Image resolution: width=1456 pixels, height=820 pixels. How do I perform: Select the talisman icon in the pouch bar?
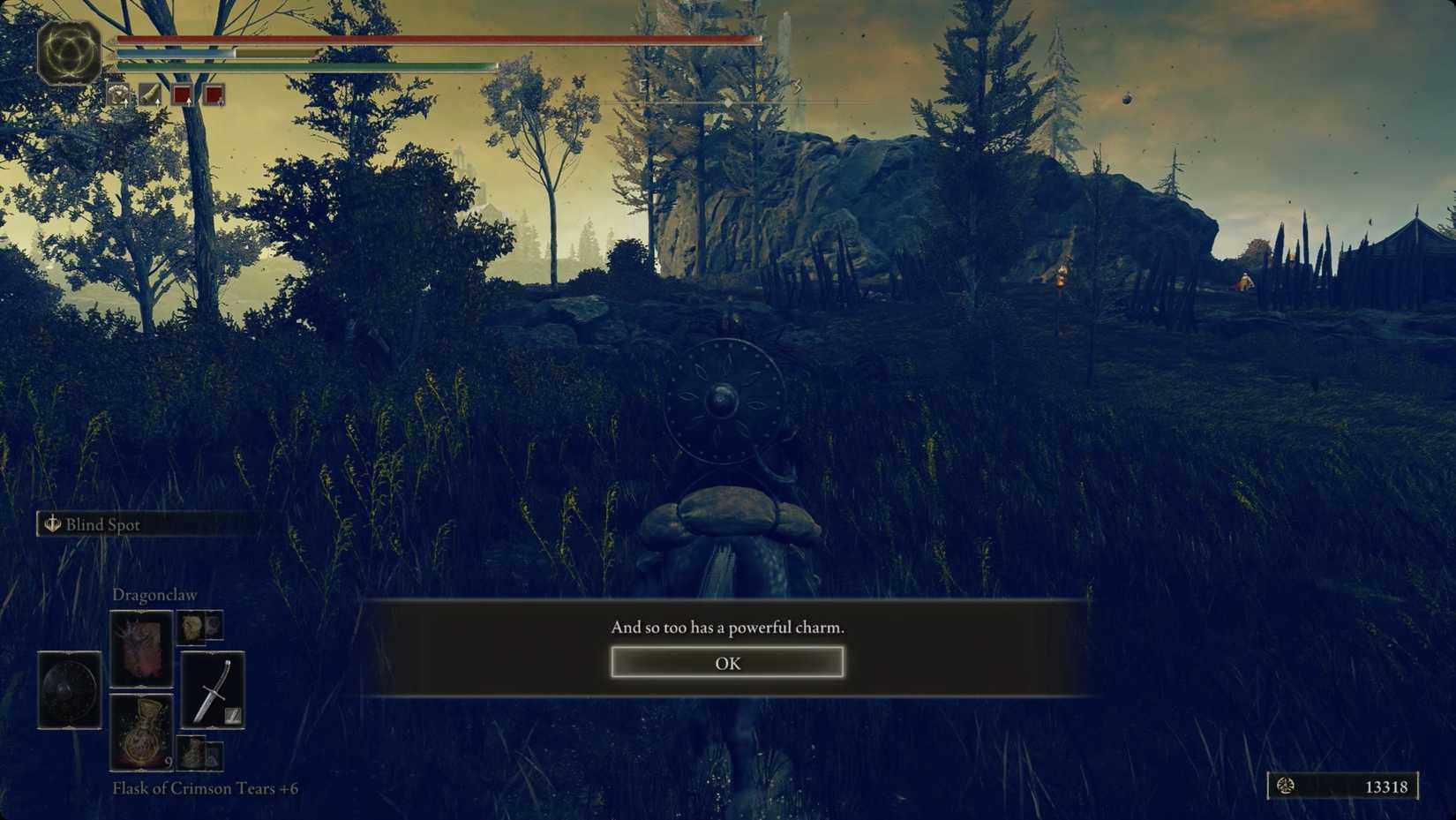[119, 94]
